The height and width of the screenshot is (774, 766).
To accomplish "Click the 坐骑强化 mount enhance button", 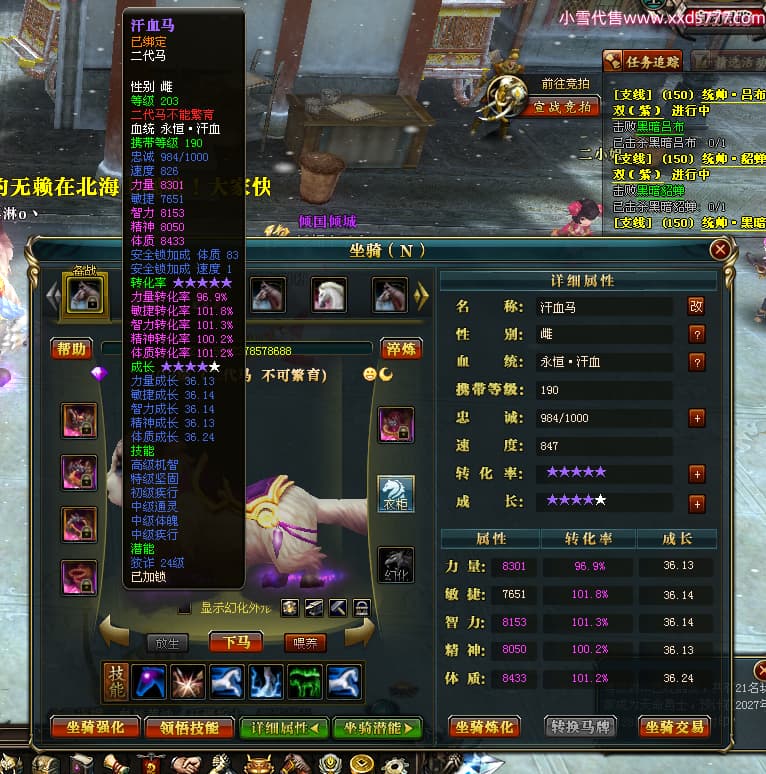I will (95, 727).
